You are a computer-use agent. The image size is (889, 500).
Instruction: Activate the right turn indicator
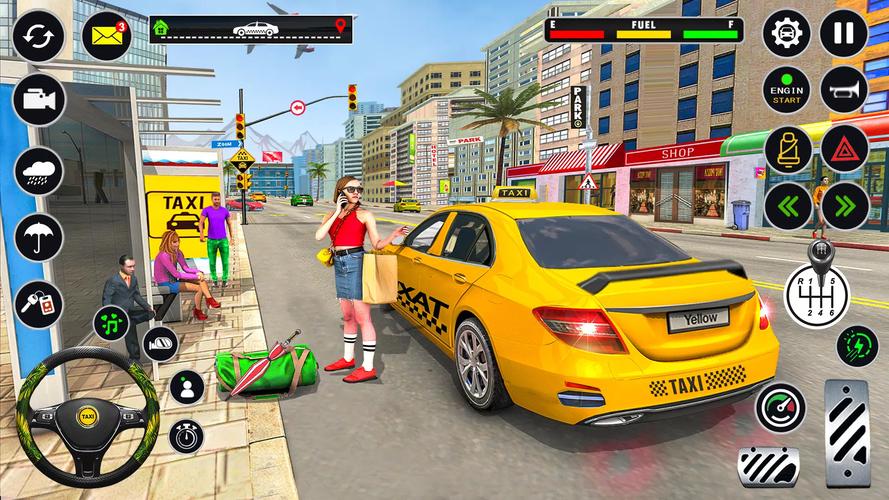coord(844,206)
